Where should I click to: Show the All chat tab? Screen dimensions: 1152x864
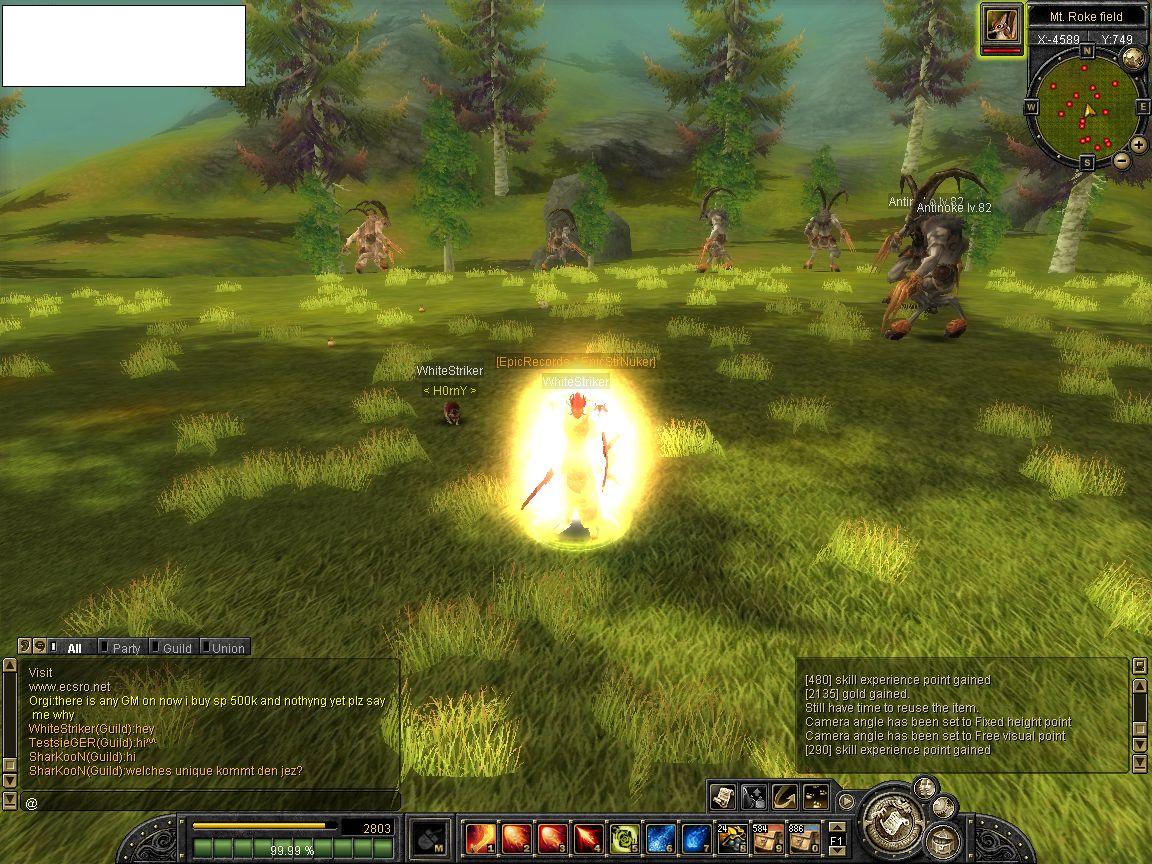click(x=74, y=648)
